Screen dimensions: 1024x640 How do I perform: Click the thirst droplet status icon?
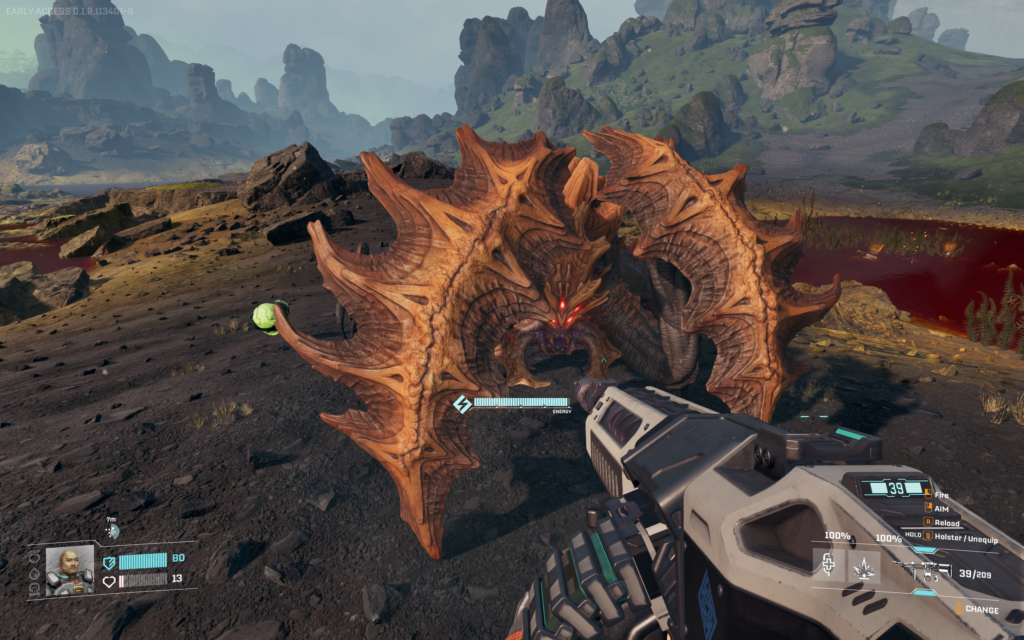pyautogui.click(x=36, y=574)
